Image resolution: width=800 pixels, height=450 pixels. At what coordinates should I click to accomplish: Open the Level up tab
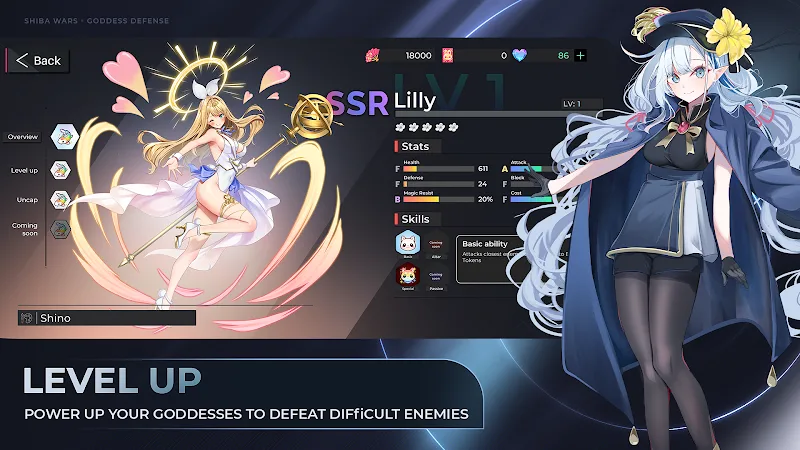[61, 170]
